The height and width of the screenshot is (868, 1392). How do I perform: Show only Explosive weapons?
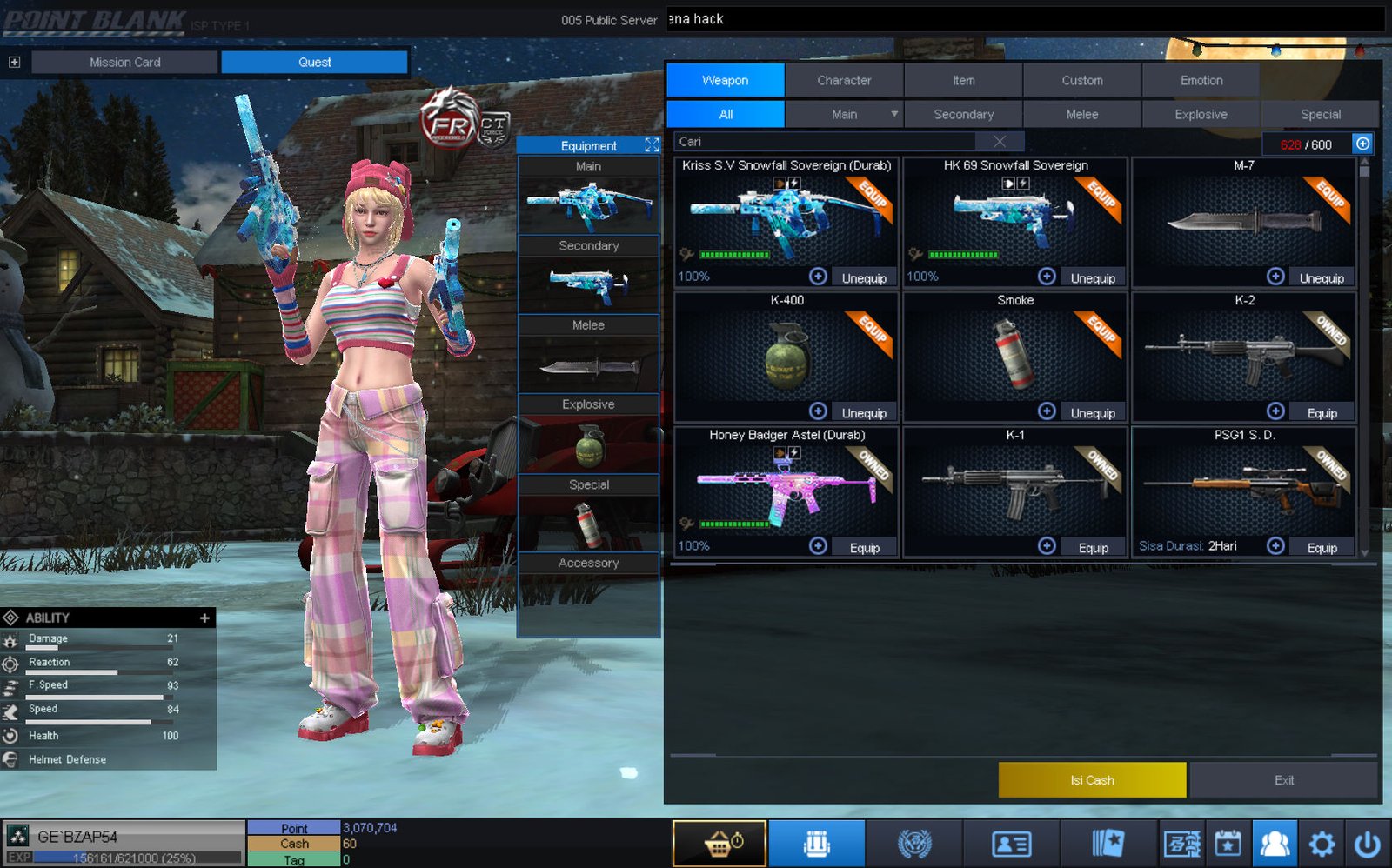tap(1201, 114)
